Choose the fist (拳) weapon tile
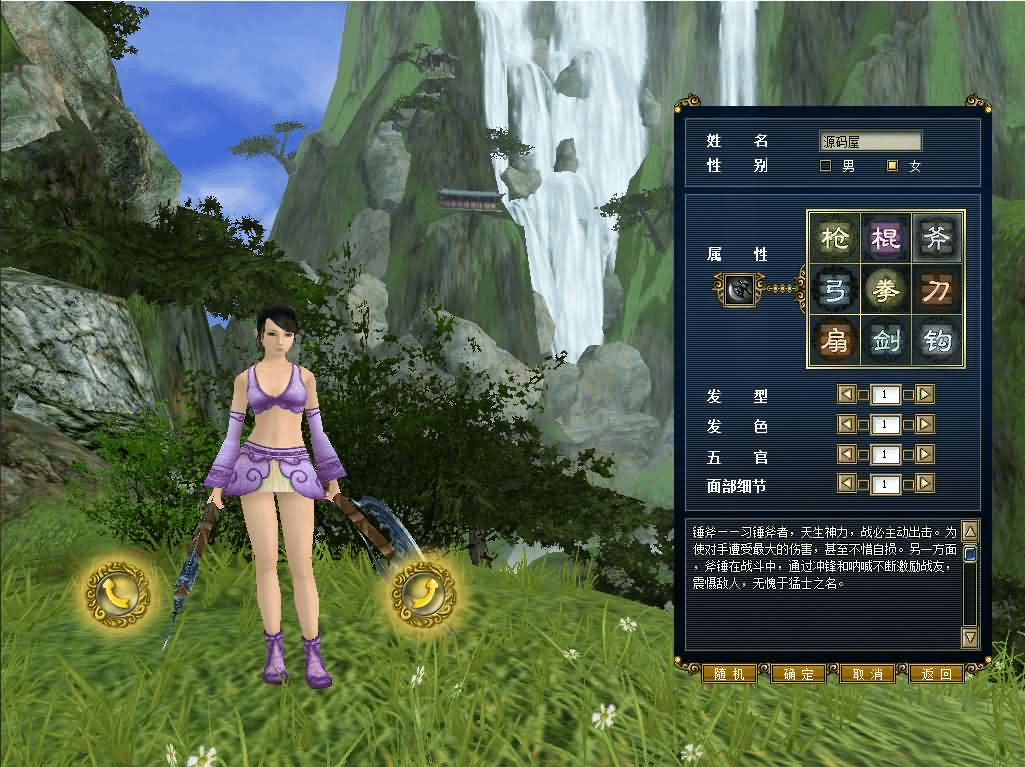Screen dimensions: 1025x767 tap(886, 290)
